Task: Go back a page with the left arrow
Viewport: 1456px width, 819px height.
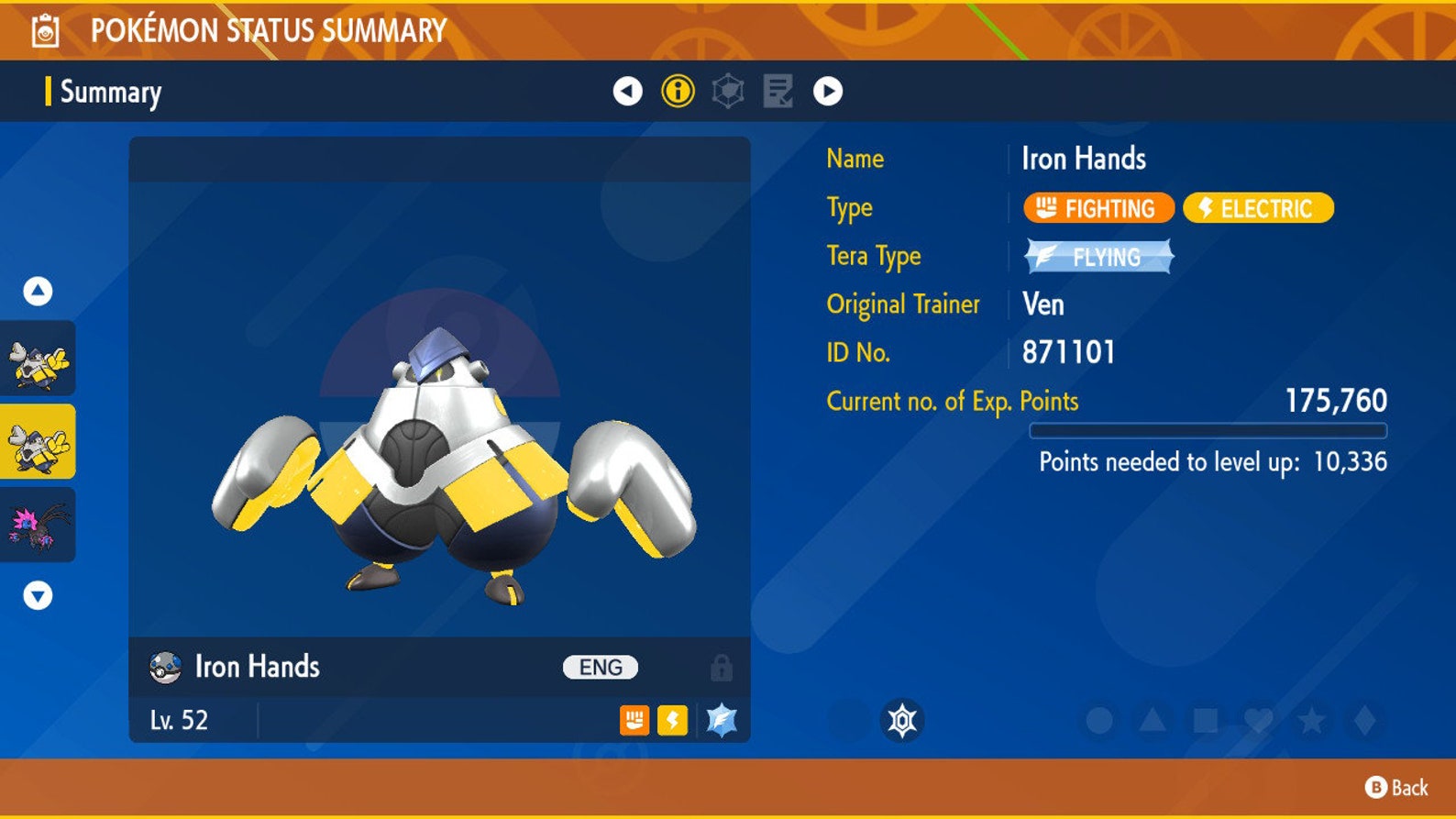Action: 629,92
